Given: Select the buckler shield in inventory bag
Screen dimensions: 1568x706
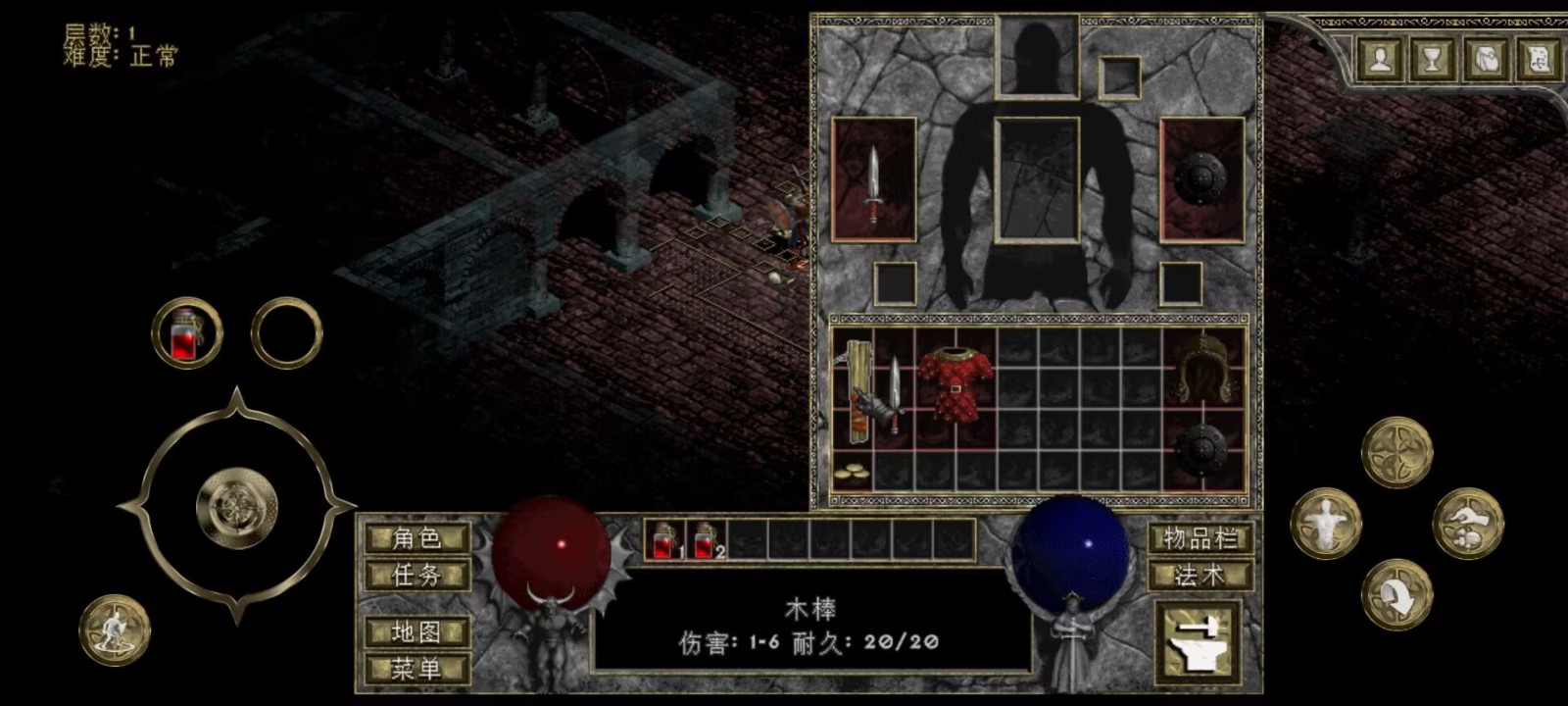Looking at the screenshot, I should pos(1201,450).
